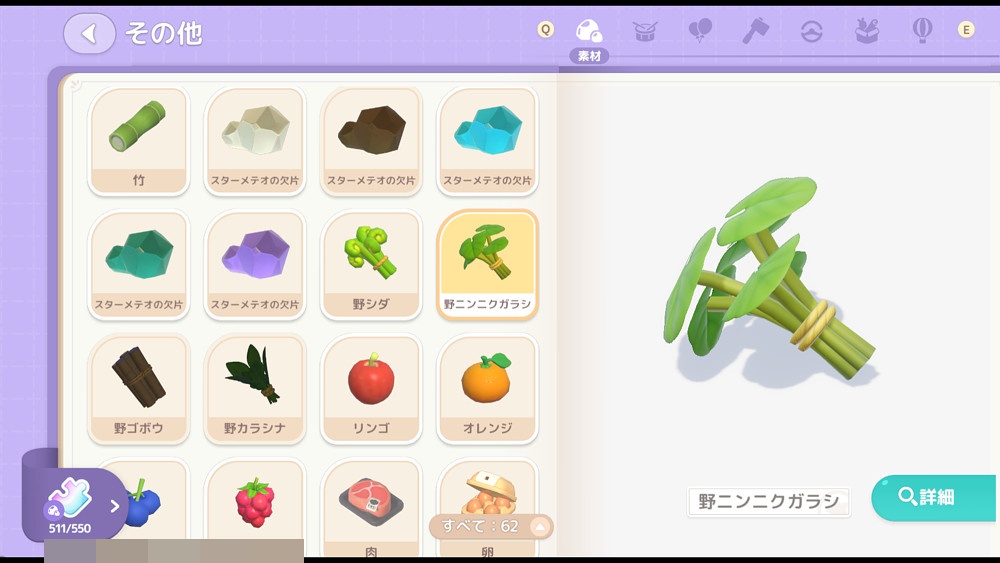This screenshot has height=563, width=1000.
Task: Open 詳細 details for the selected item
Action: click(x=932, y=497)
